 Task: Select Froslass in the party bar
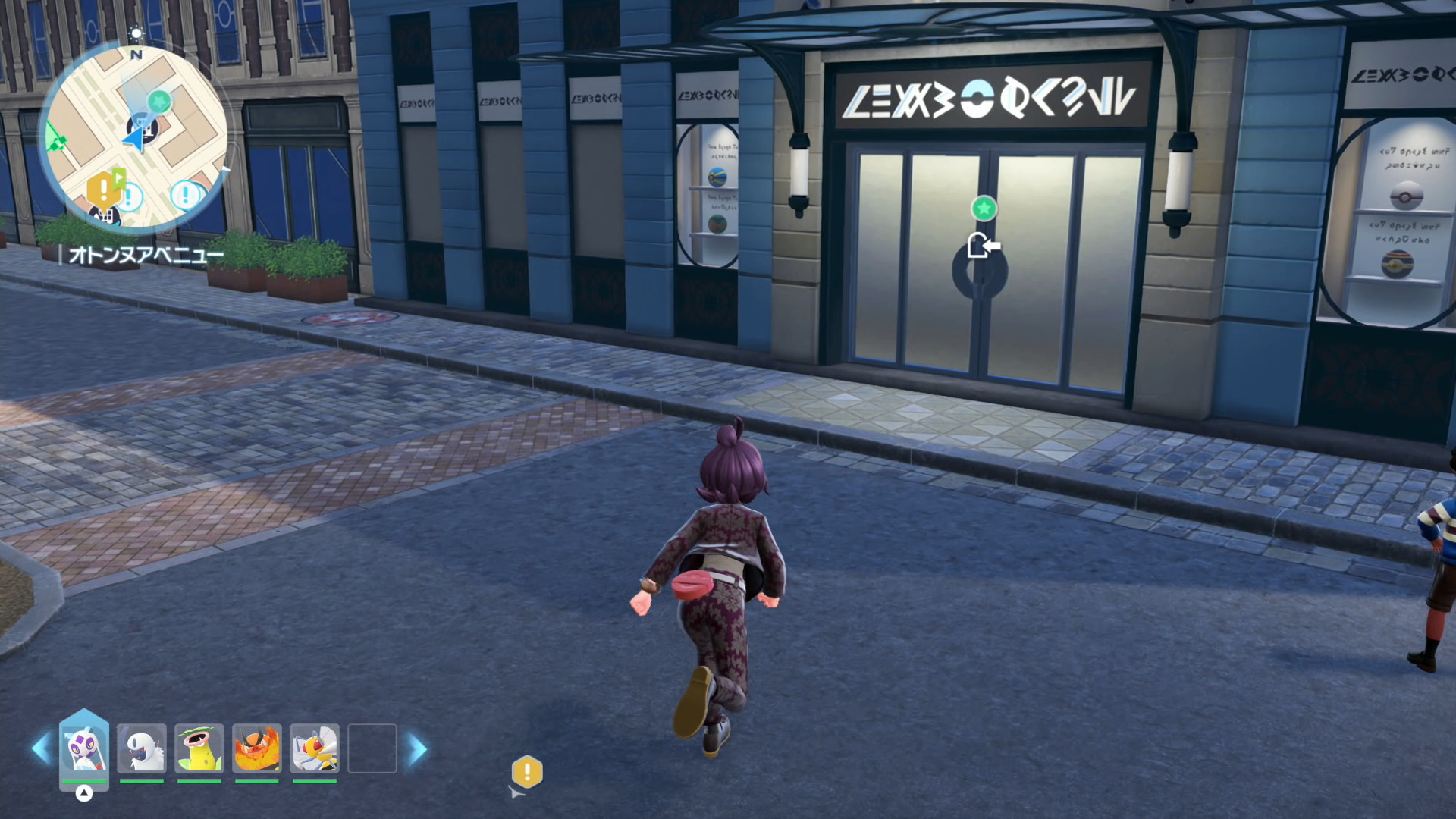[84, 750]
